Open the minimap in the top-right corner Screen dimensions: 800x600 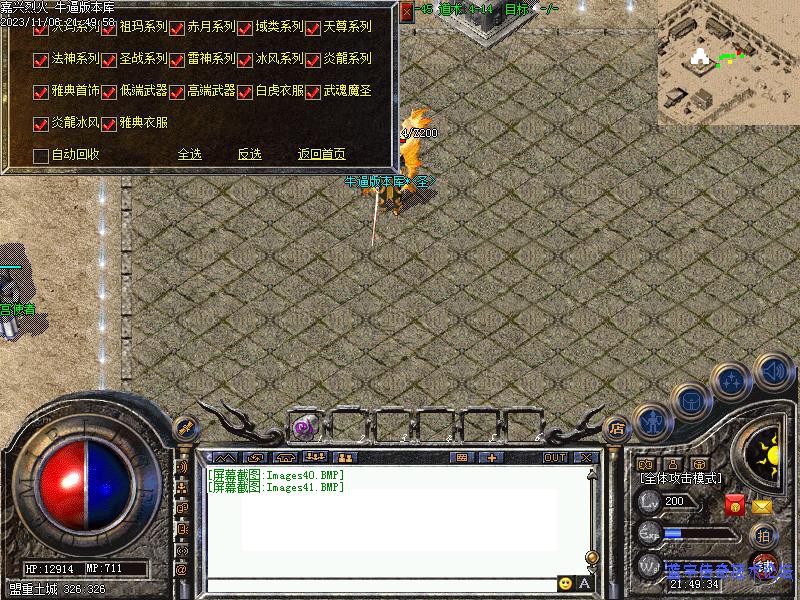pyautogui.click(x=728, y=62)
